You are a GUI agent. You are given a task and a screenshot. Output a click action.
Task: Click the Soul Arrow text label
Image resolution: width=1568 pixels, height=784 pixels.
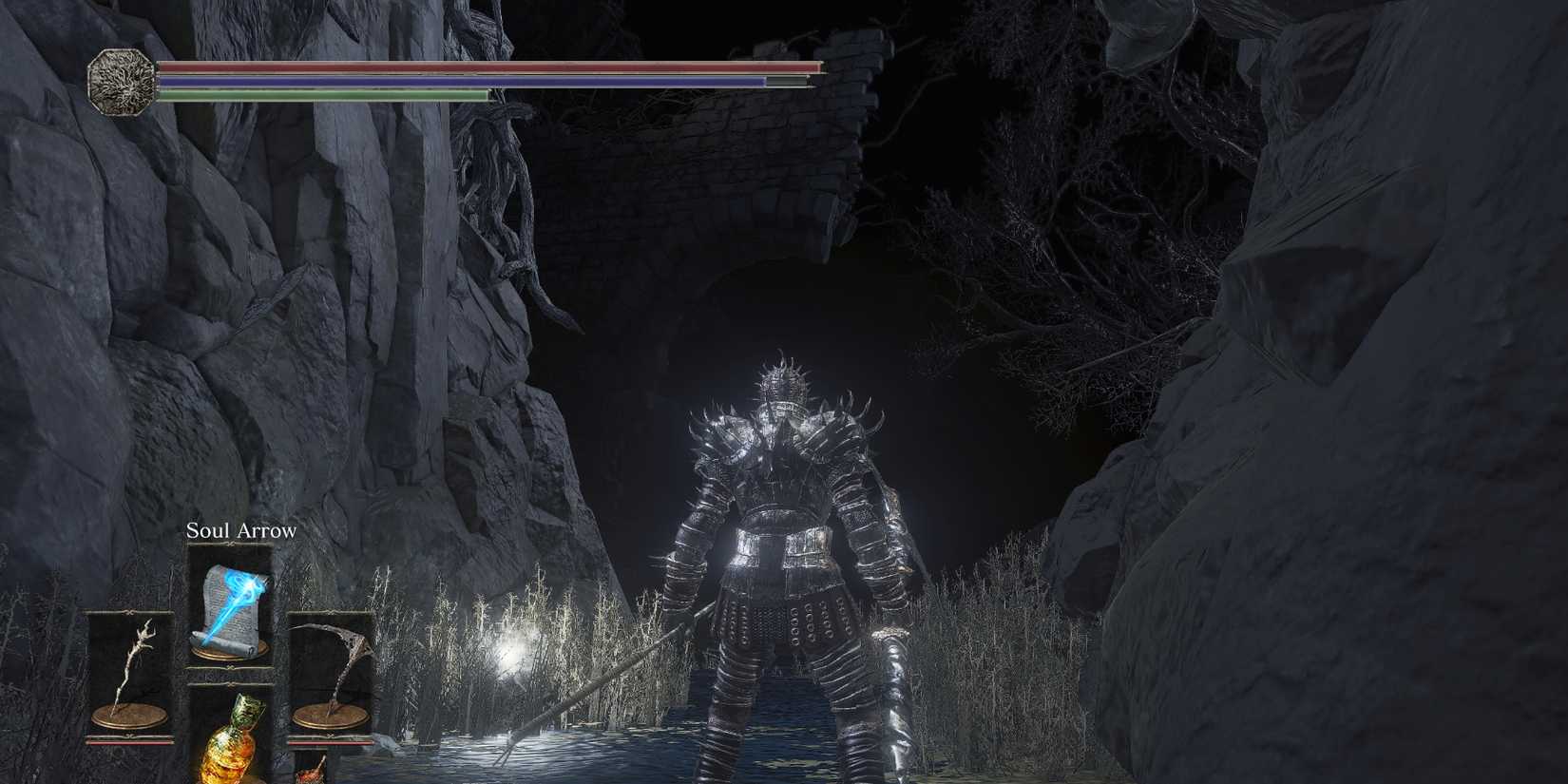(x=240, y=529)
